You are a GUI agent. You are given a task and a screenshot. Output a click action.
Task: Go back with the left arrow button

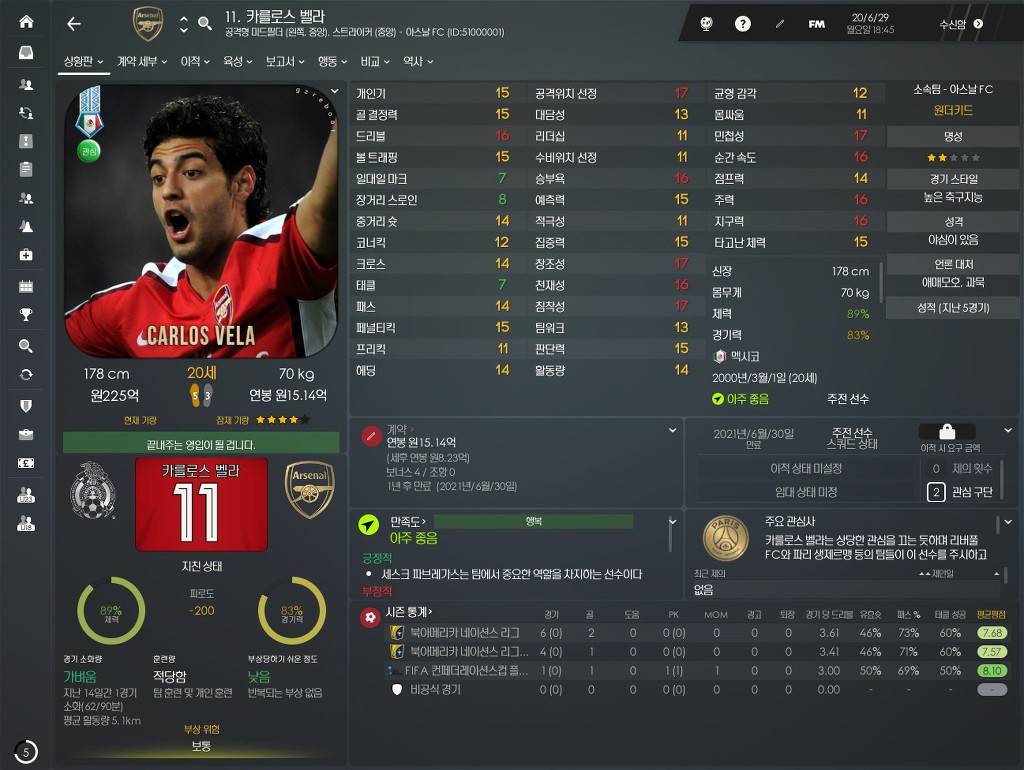click(73, 24)
